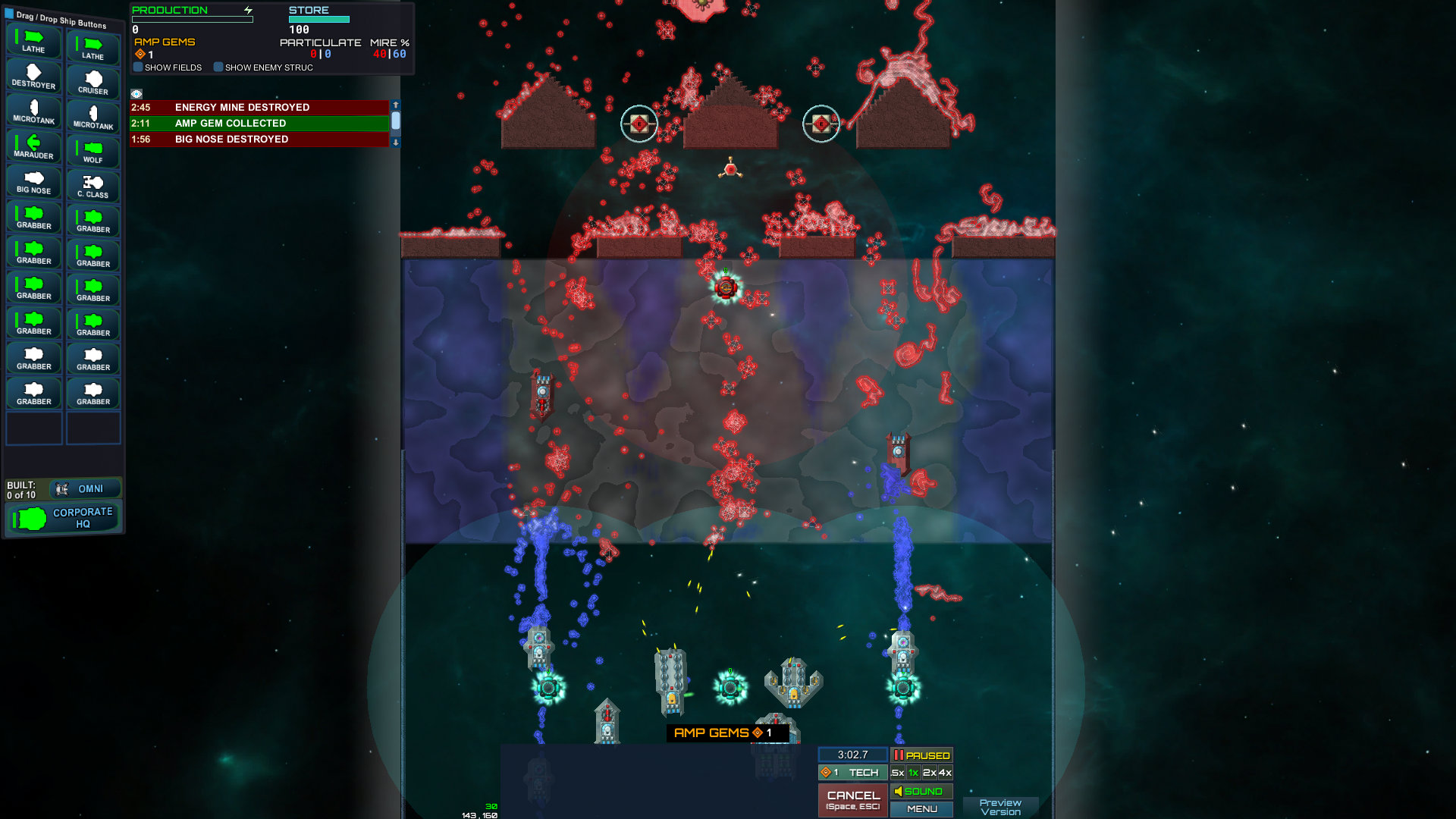Click the message log scroll-up arrow
This screenshot has height=819, width=1456.
click(395, 106)
